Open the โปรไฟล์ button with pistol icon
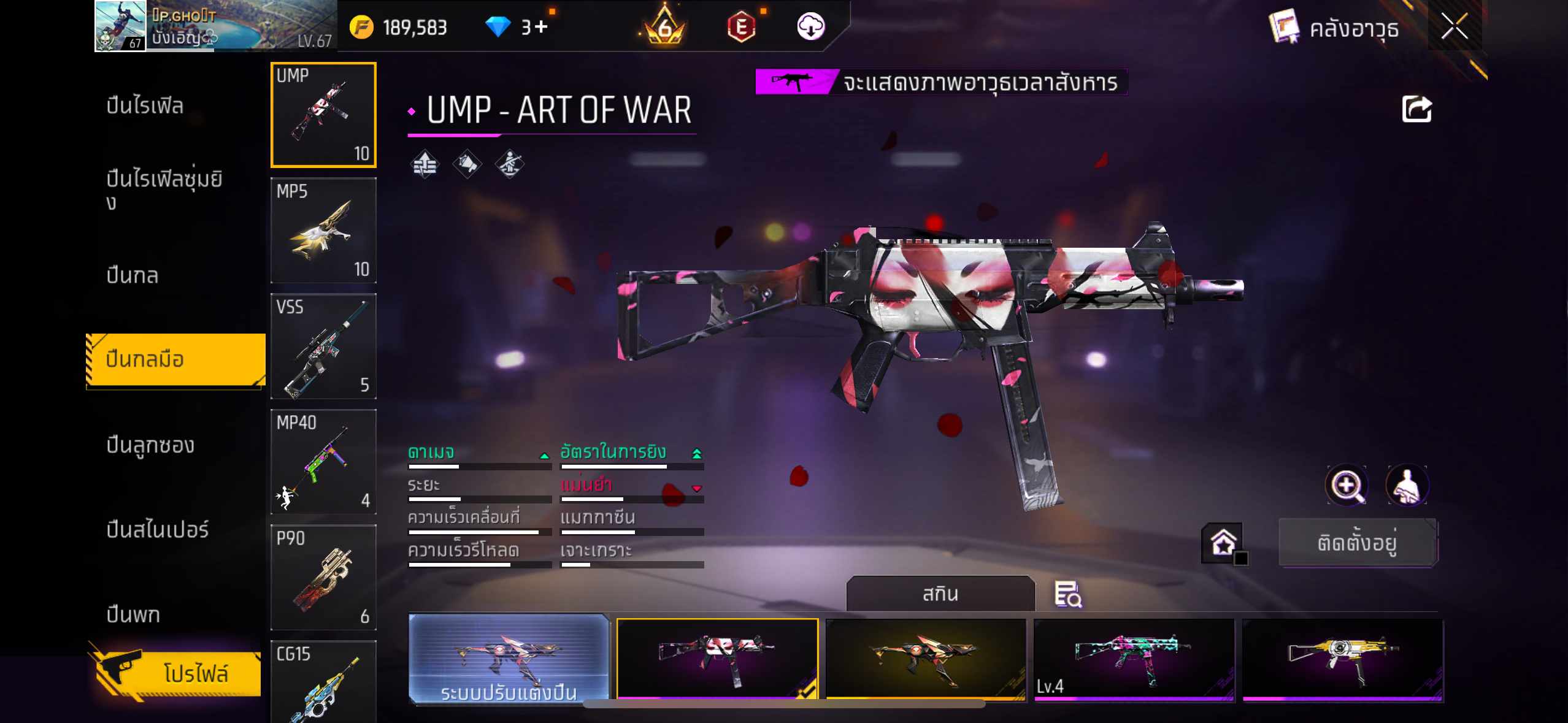This screenshot has width=1568, height=723. [x=178, y=673]
